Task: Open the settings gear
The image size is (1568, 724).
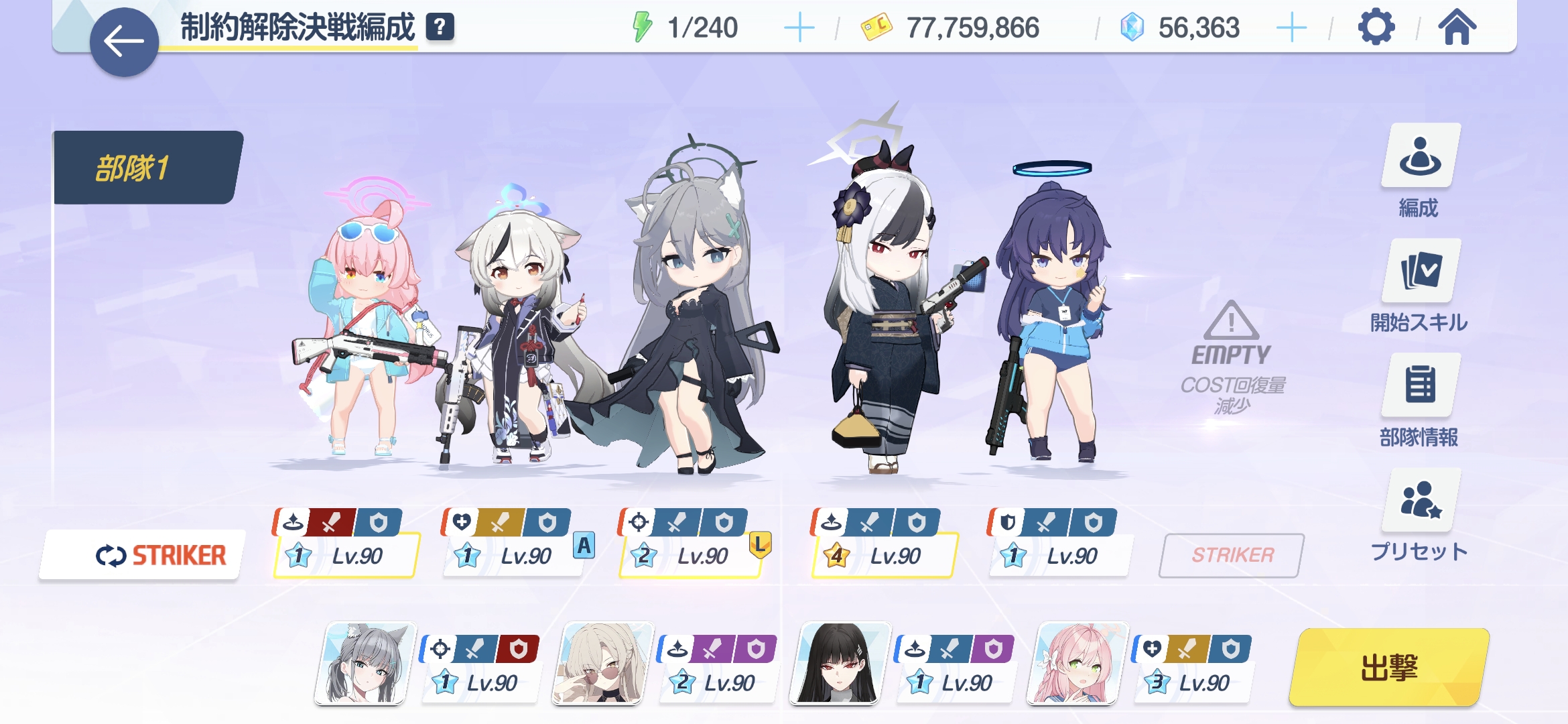Action: pyautogui.click(x=1376, y=28)
